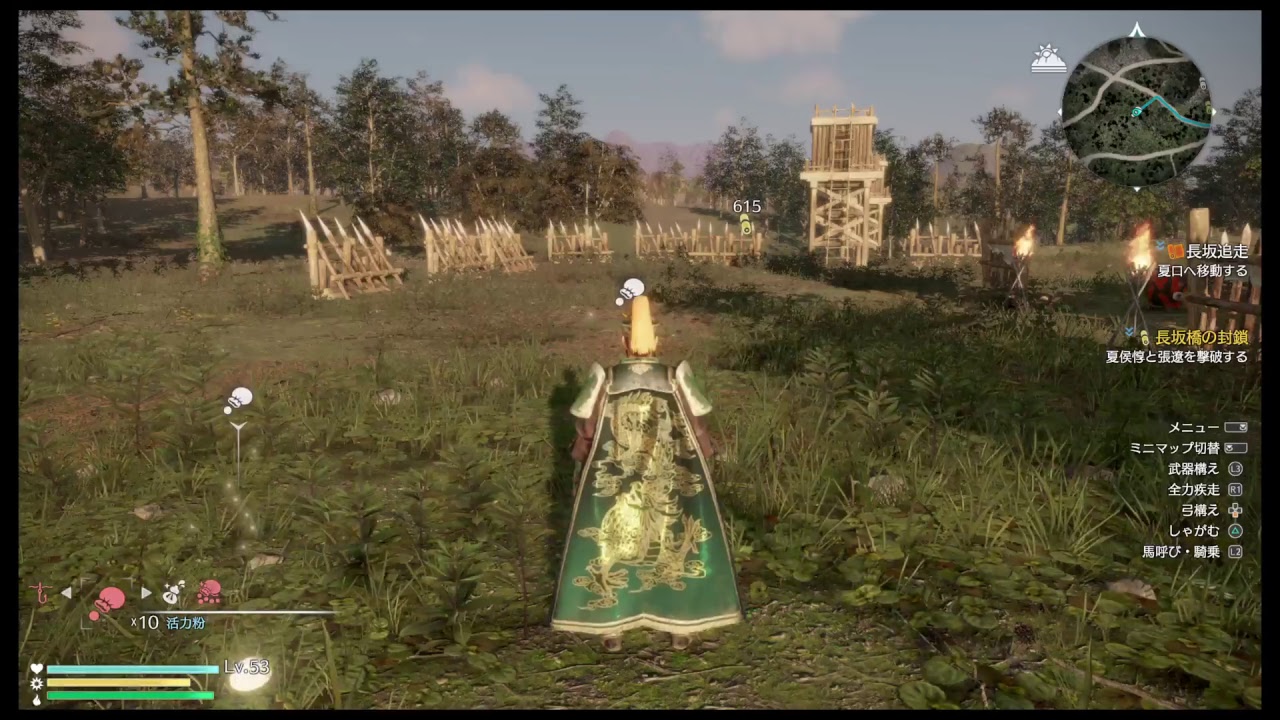
Task: Select the white pouch item icon
Action: [x=173, y=593]
